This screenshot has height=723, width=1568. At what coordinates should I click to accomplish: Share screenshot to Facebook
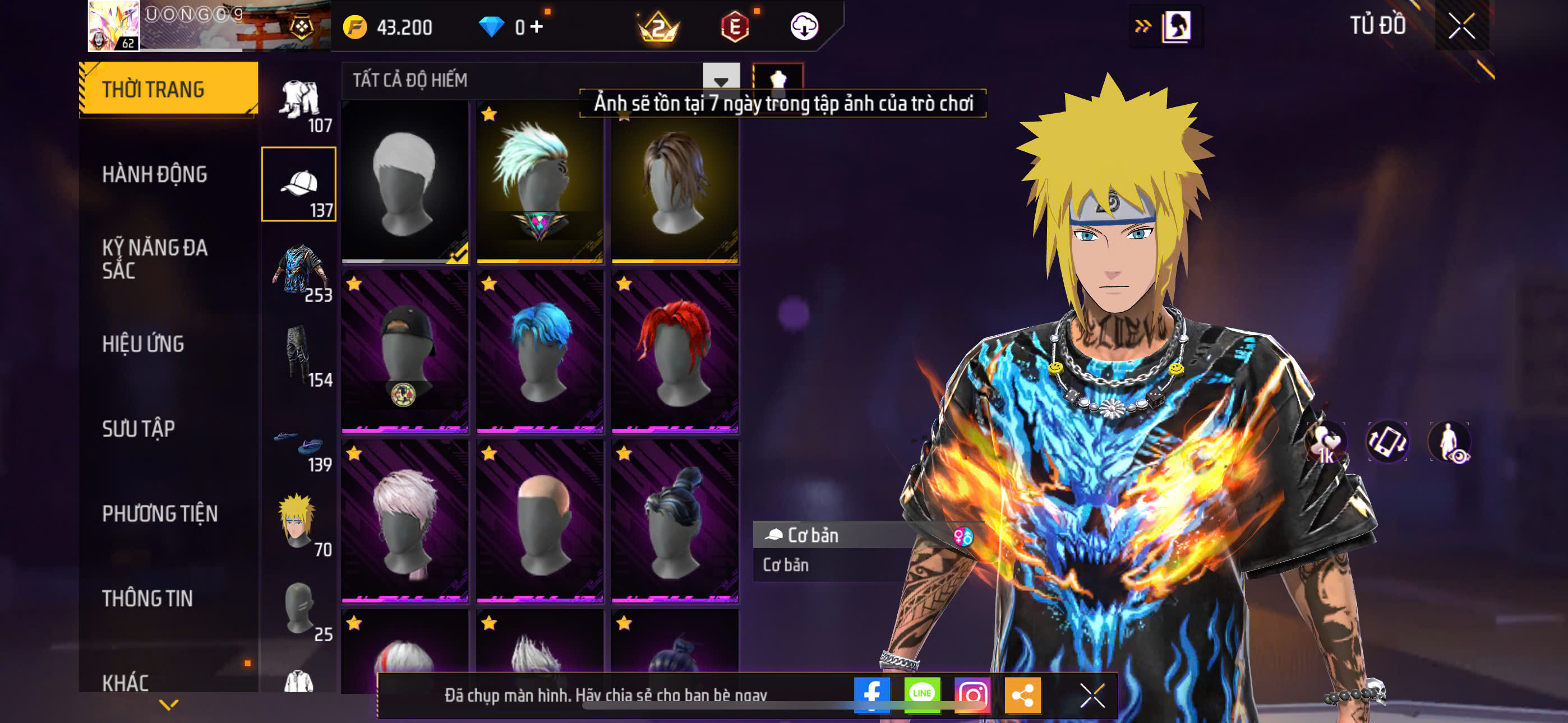point(871,694)
